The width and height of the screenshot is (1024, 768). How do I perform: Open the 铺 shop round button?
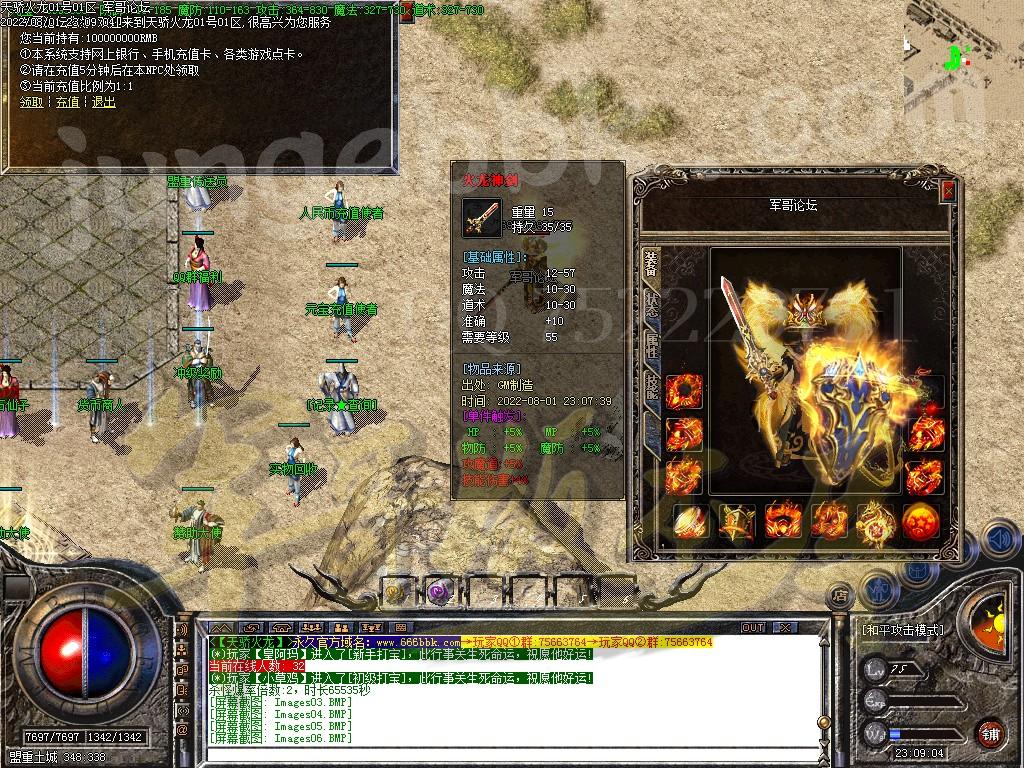point(990,733)
